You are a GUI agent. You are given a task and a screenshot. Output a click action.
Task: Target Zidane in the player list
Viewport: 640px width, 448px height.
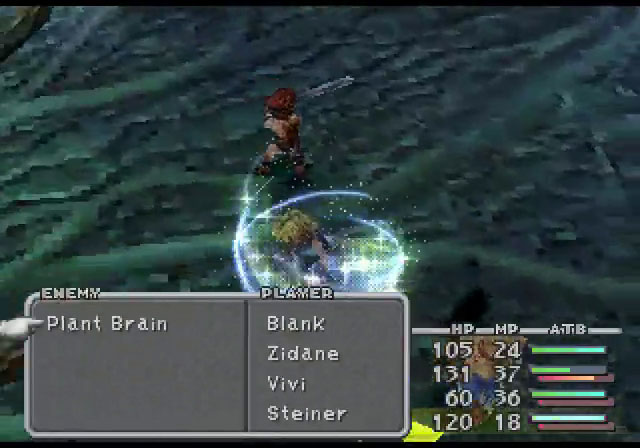point(303,354)
